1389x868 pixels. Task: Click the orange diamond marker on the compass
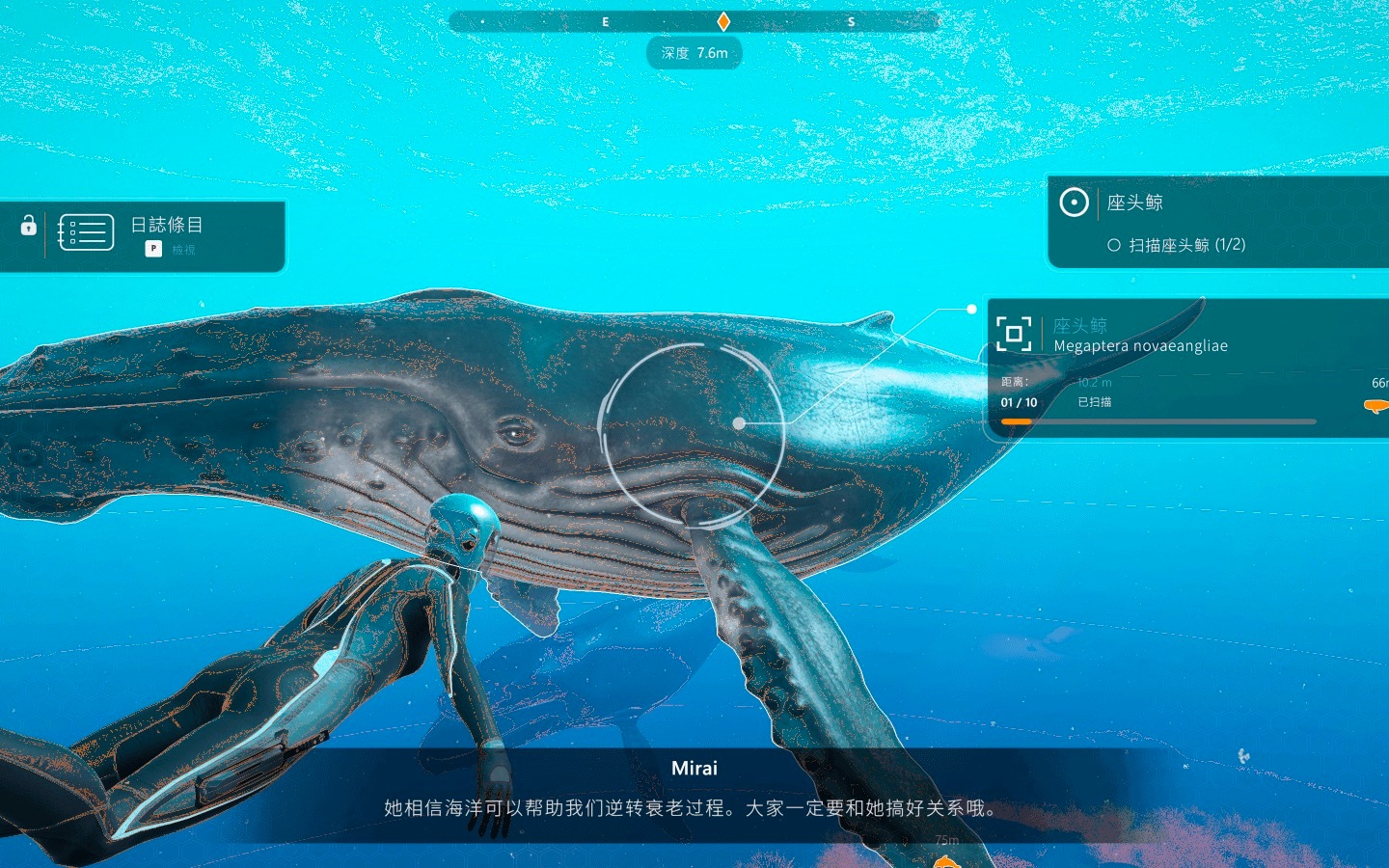723,21
